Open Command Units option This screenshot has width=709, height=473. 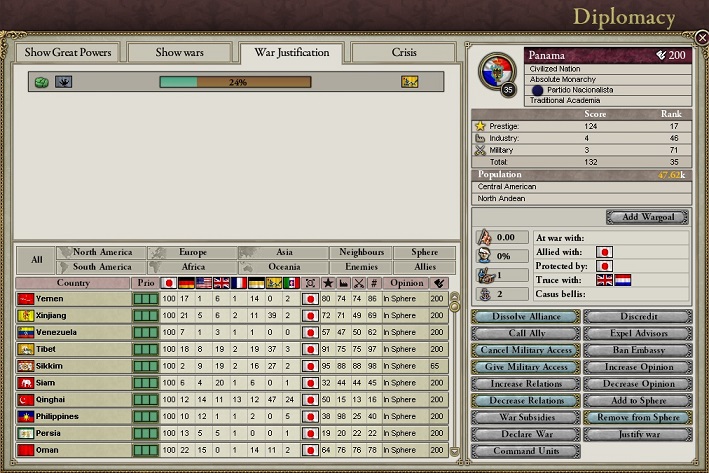[x=526, y=452]
